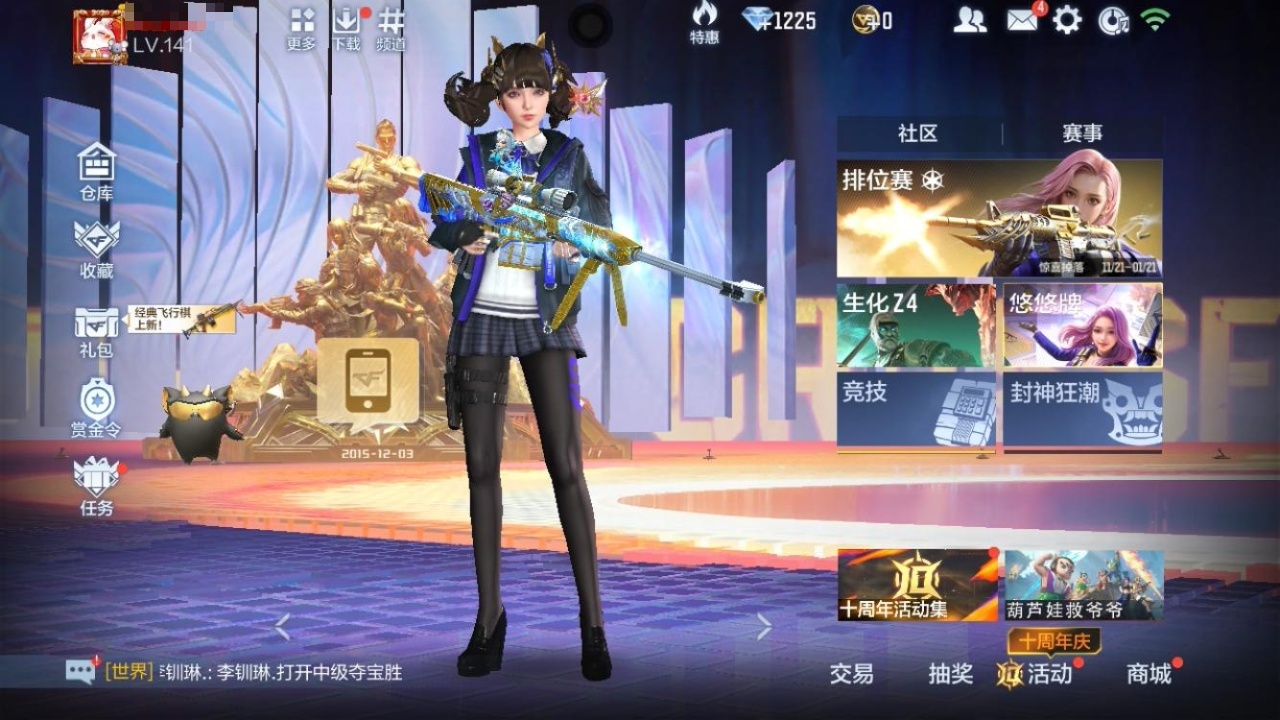This screenshot has height=720, width=1280.
Task: Switch to the 社区 community tab
Action: [918, 134]
